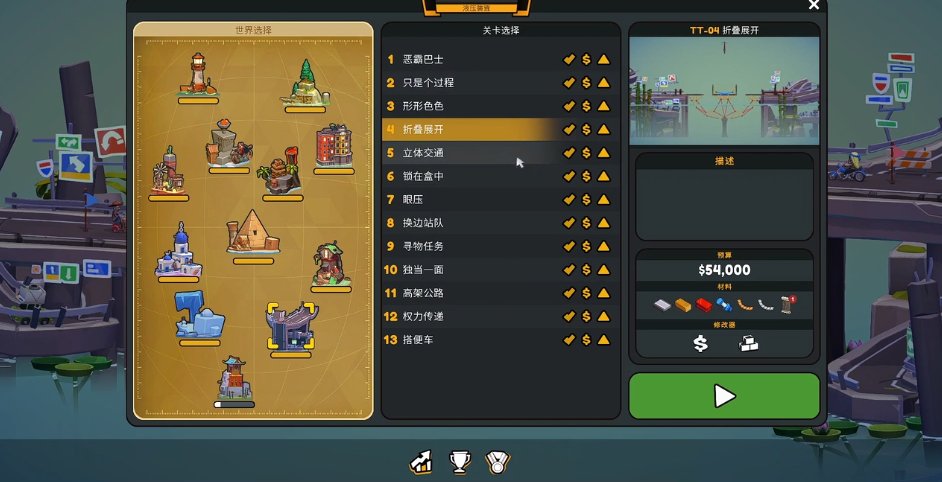Select level 7 眼压
The width and height of the screenshot is (942, 482).
click(x=470, y=199)
